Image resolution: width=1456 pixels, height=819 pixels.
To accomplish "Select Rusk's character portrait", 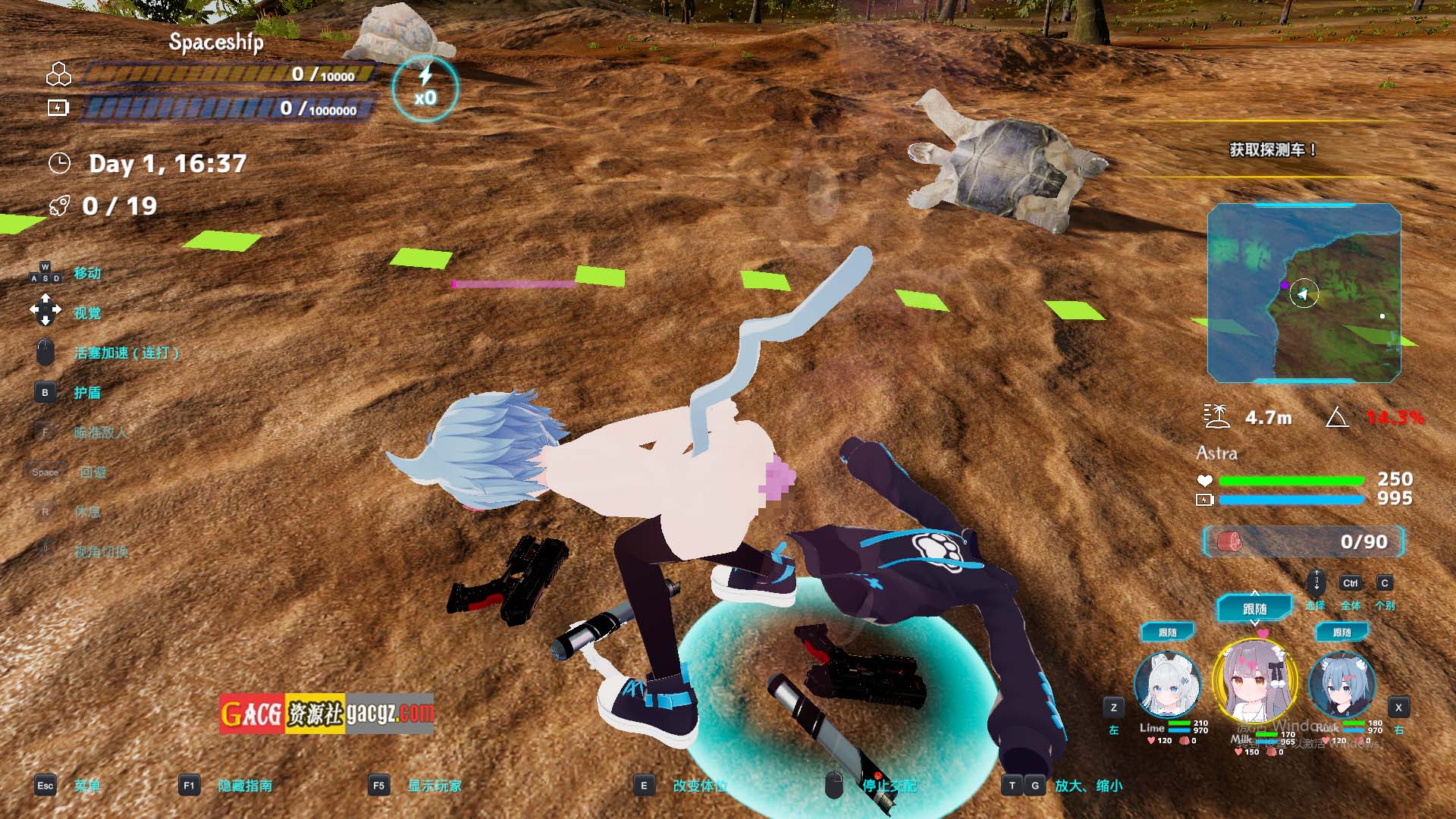I will [x=1341, y=685].
